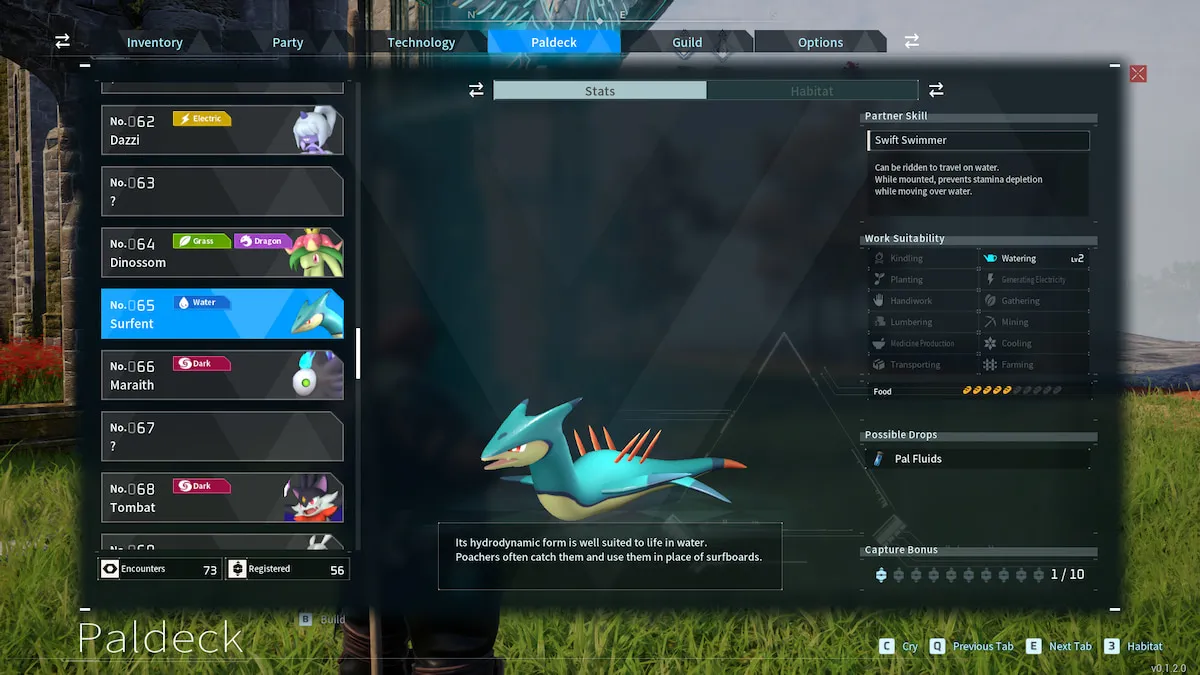Screen dimensions: 1200x675
Task: Open the Guild tab
Action: click(687, 42)
